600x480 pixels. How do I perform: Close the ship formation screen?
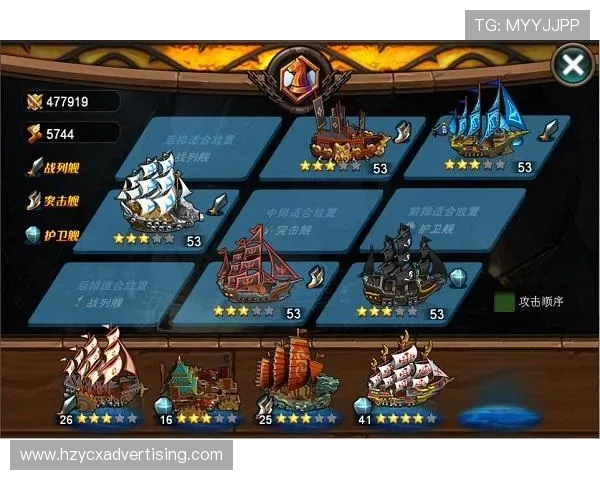[x=573, y=66]
